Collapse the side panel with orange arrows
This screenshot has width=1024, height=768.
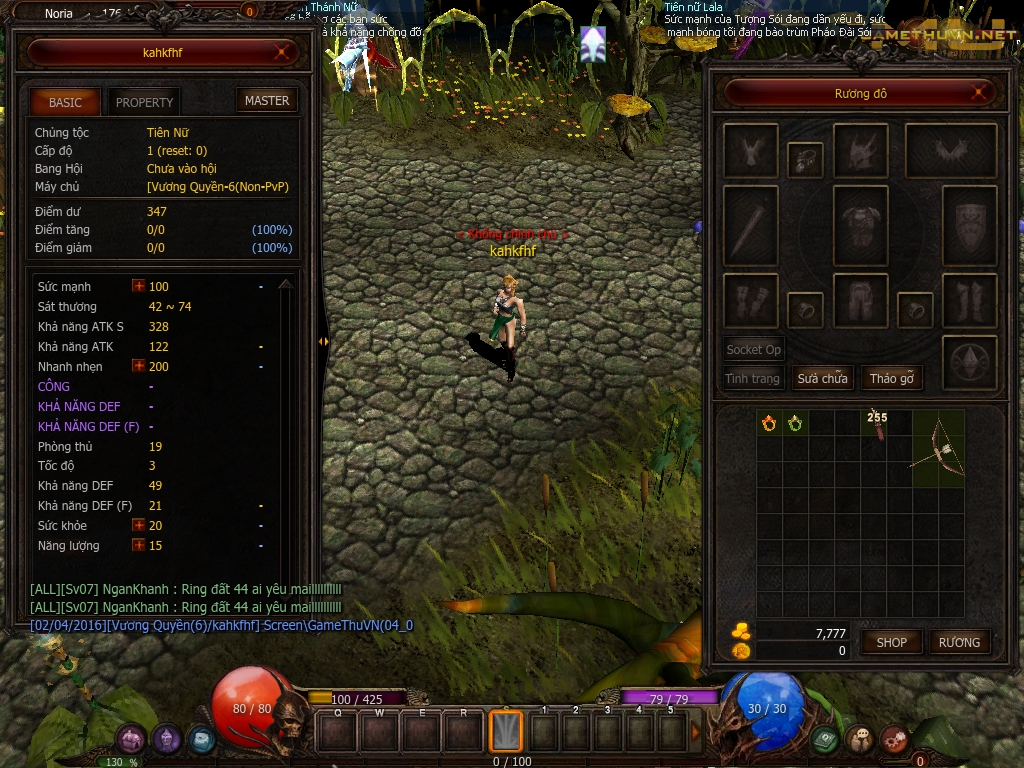point(323,342)
